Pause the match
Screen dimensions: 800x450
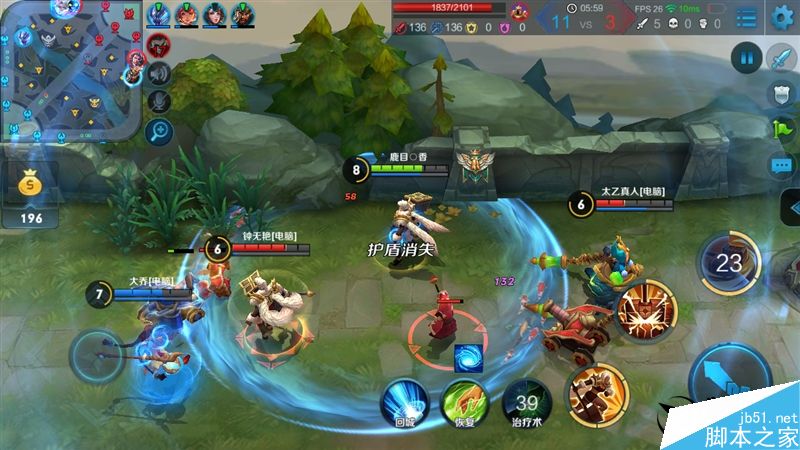(745, 57)
